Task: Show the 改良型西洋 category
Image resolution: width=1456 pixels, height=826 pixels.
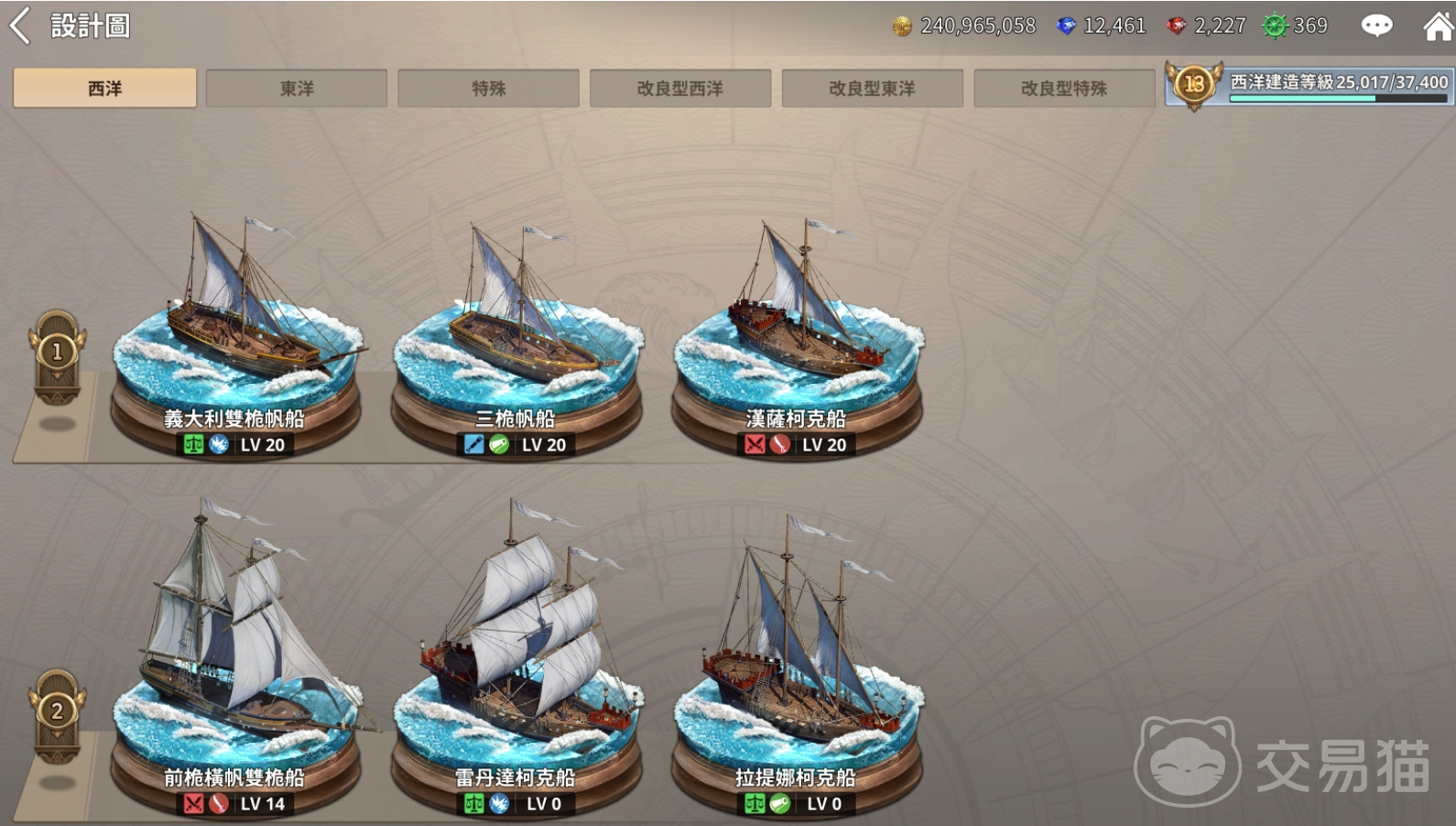Action: point(680,89)
